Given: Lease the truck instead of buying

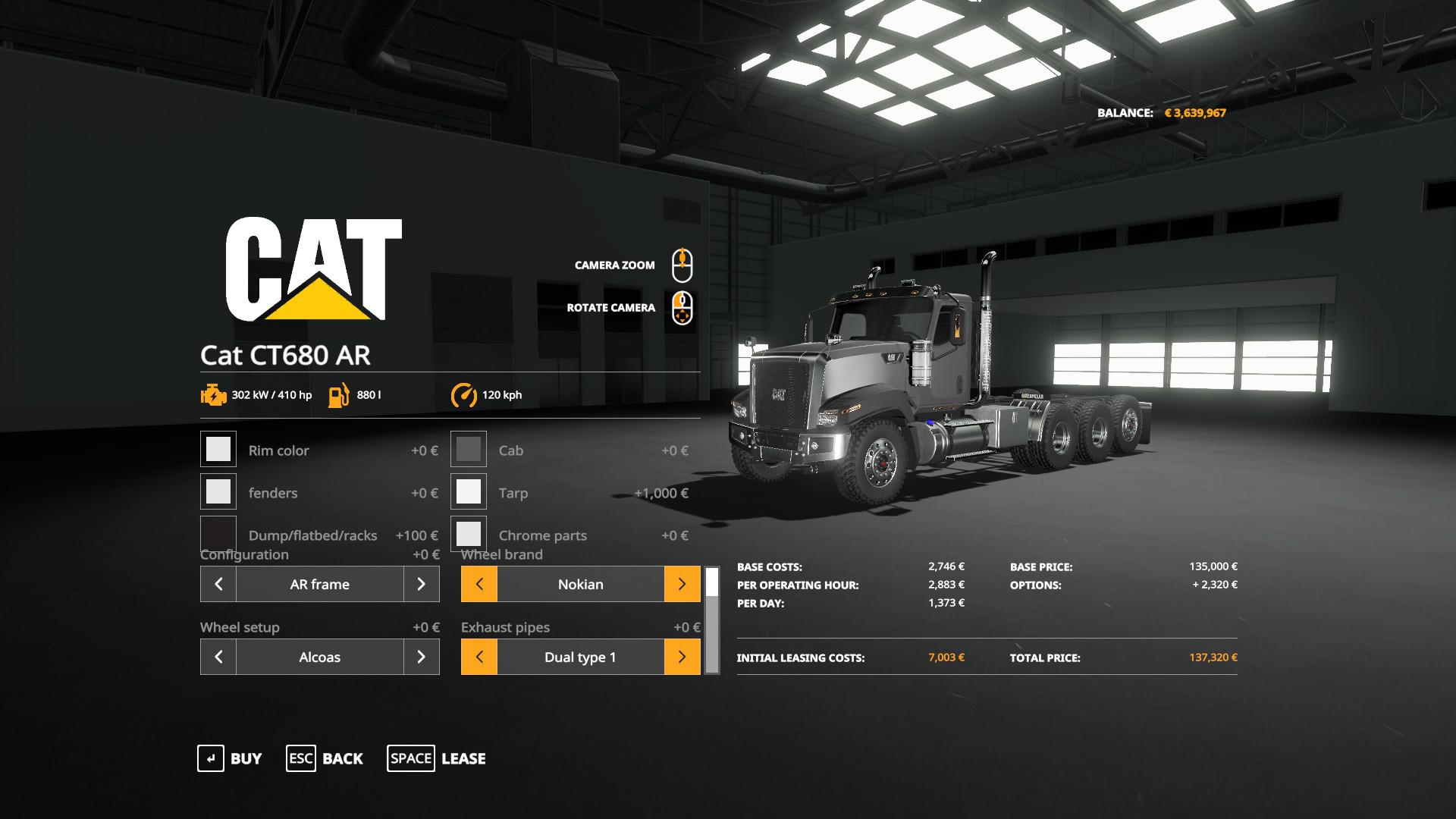Looking at the screenshot, I should pos(436,758).
